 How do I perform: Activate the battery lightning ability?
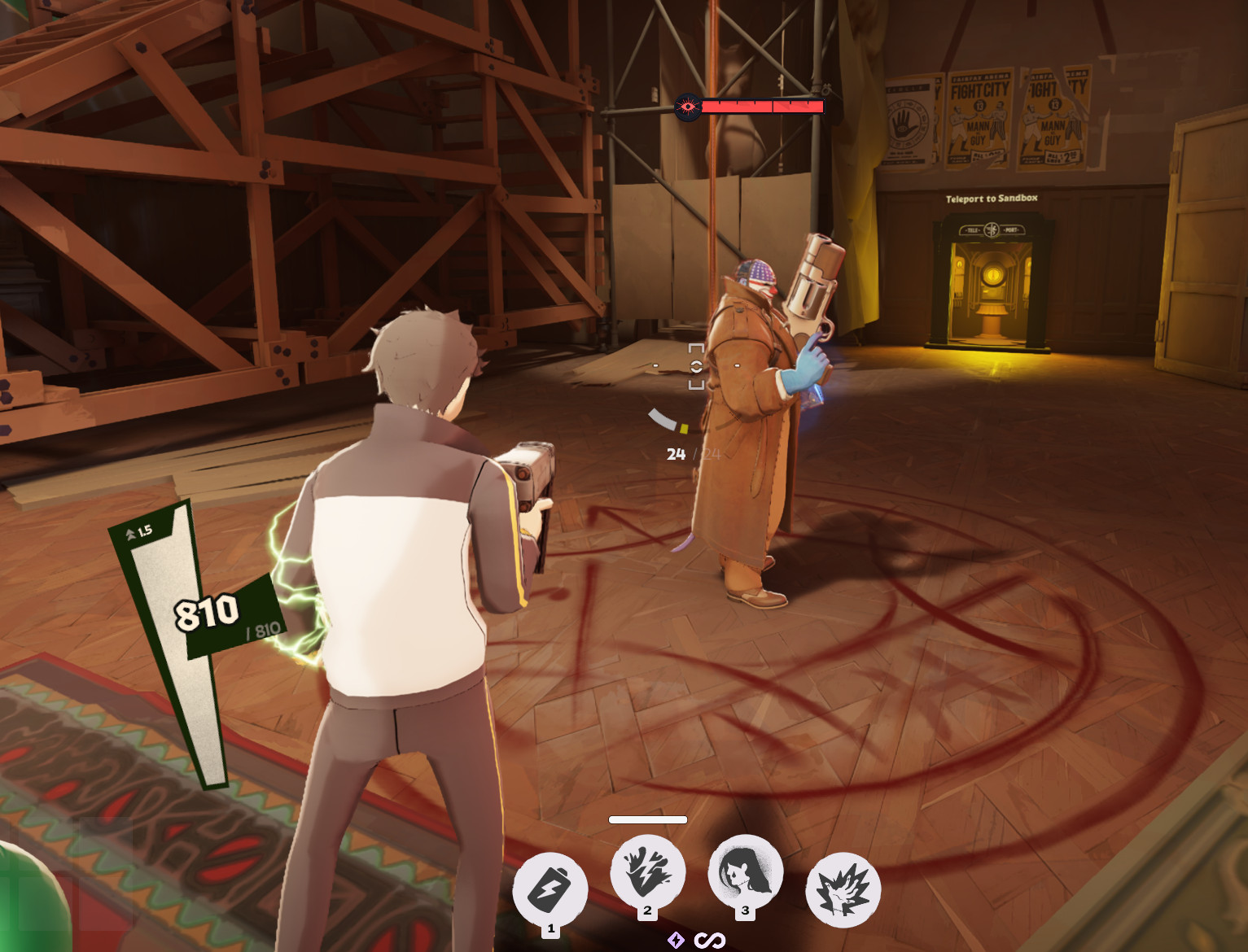click(x=550, y=889)
